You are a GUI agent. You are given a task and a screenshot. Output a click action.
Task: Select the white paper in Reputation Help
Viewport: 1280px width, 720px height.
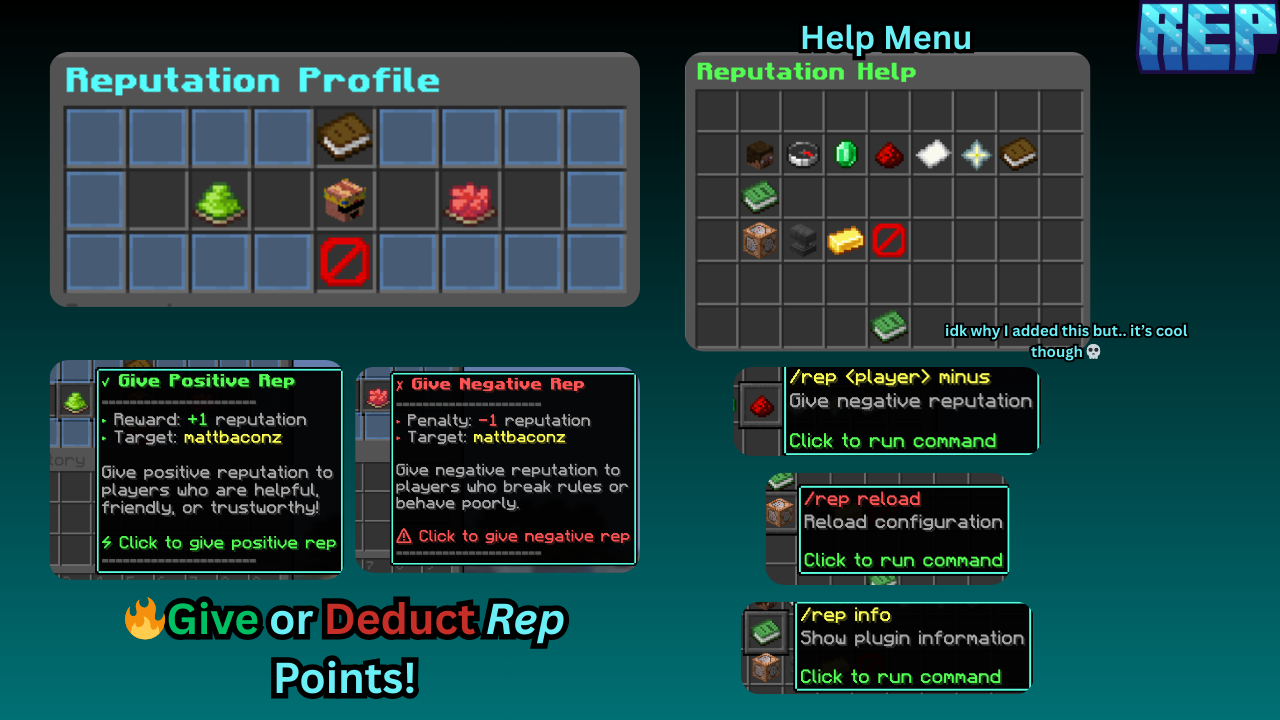[x=932, y=155]
